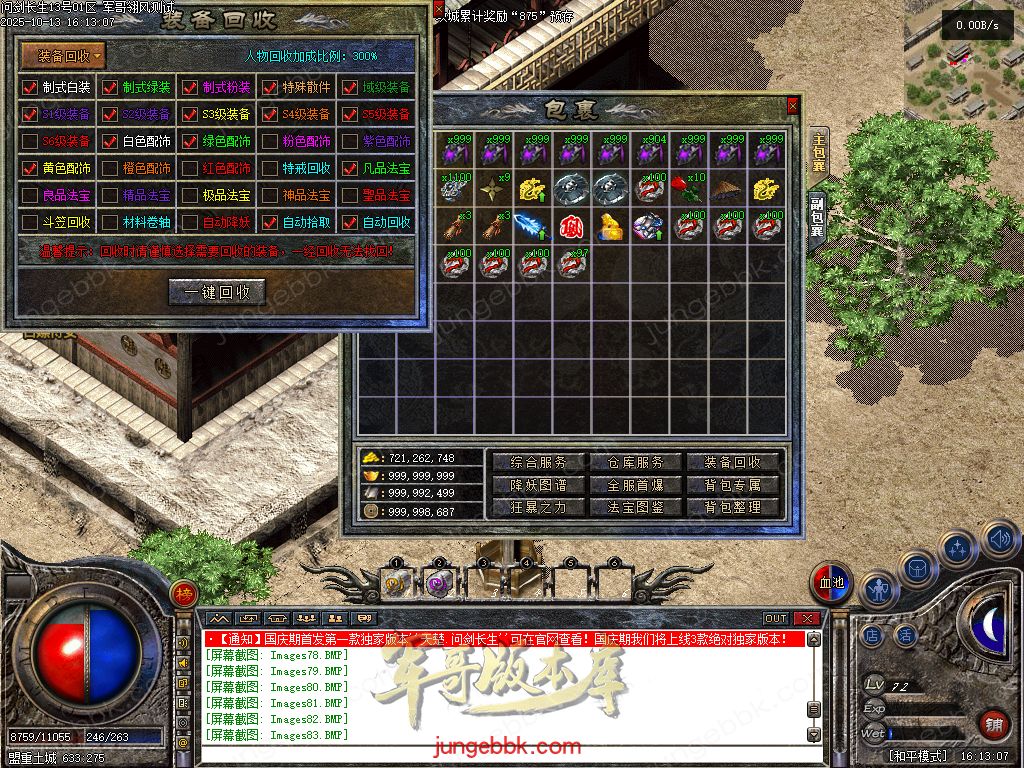Click the 背包整理 sort bag button
The height and width of the screenshot is (768, 1024).
click(x=733, y=507)
